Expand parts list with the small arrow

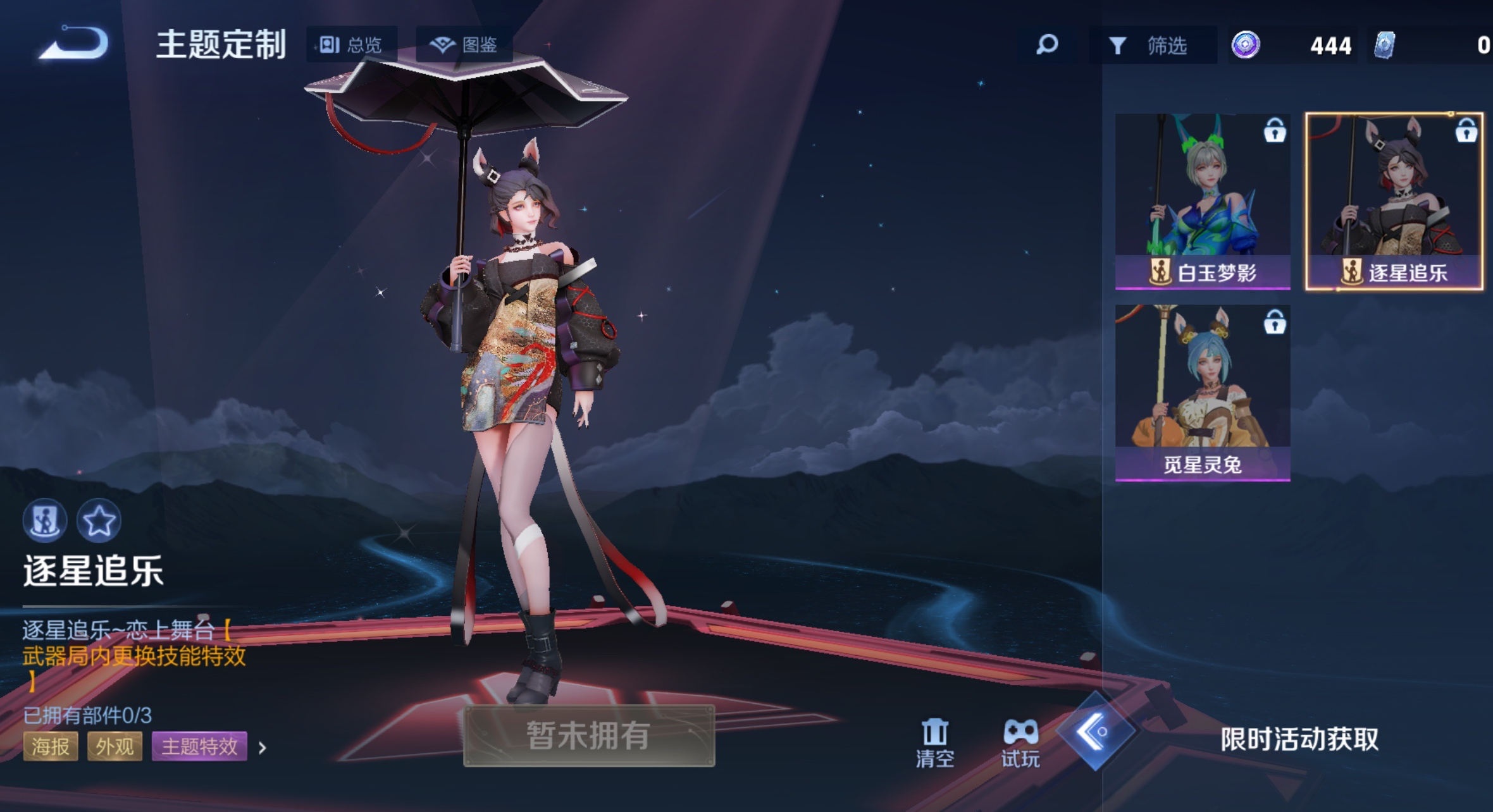click(263, 748)
